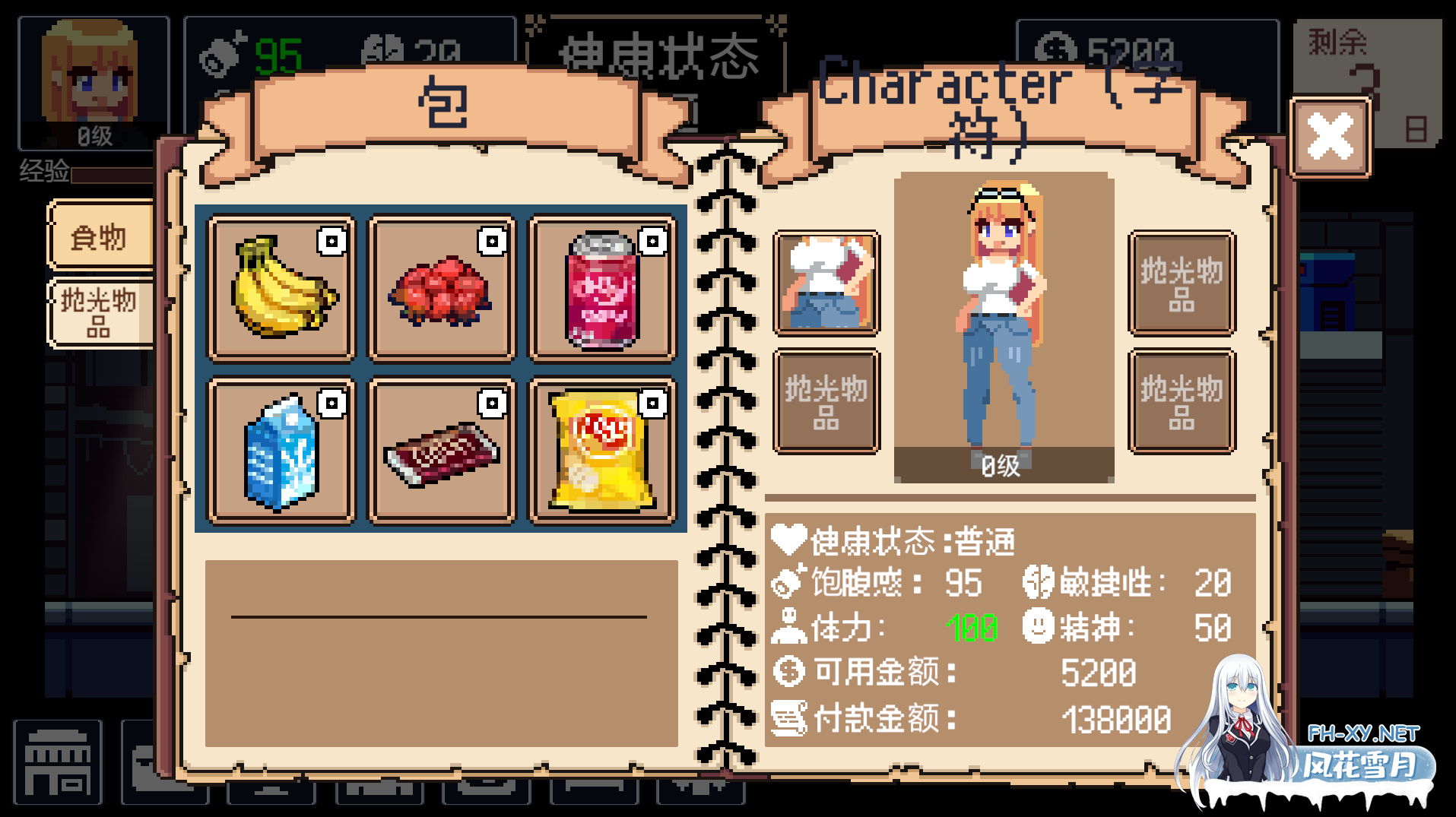Click the money icon next to 可用金额
1456x817 pixels.
pyautogui.click(x=789, y=671)
